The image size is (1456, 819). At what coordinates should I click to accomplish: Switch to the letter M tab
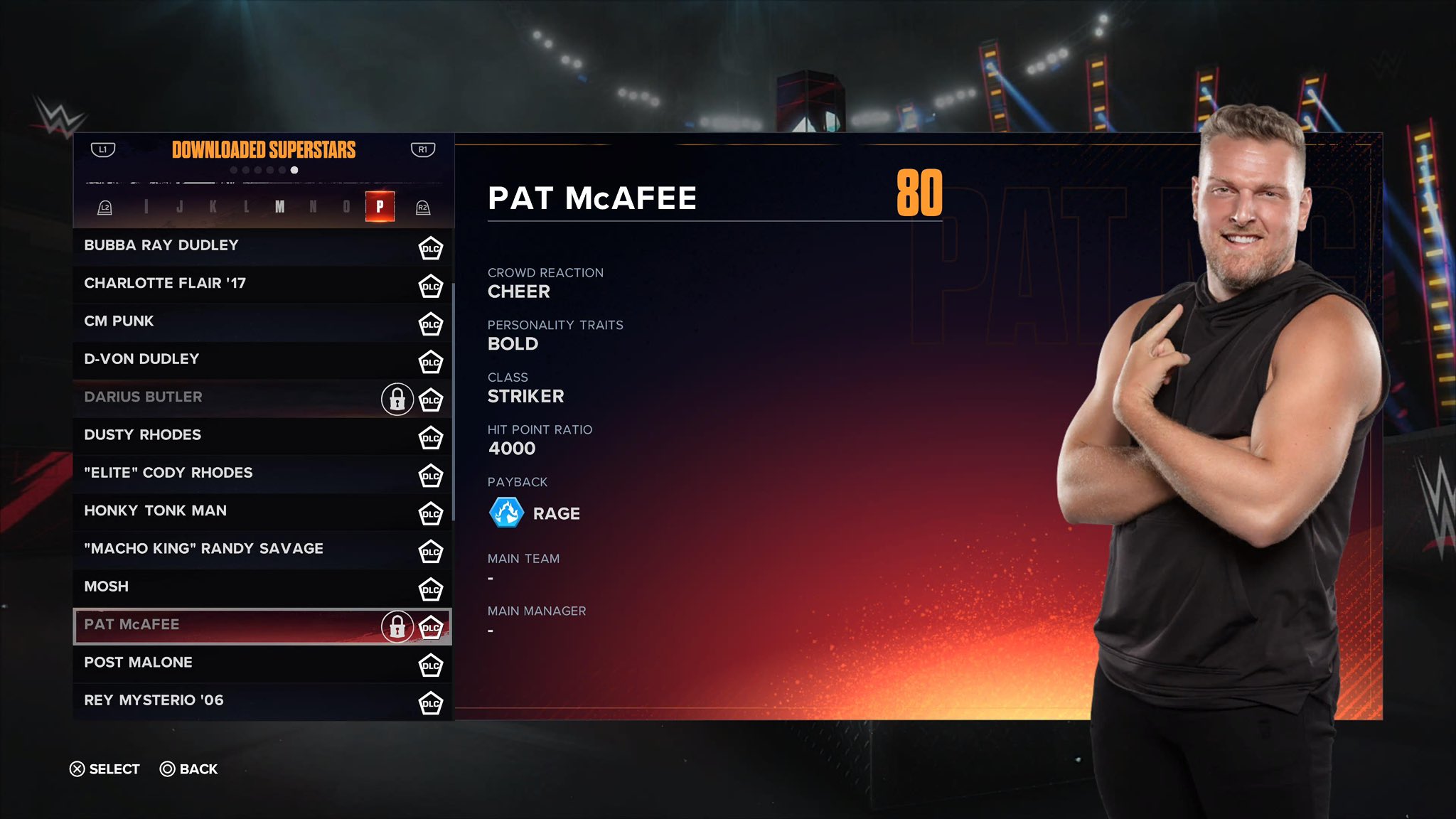280,206
